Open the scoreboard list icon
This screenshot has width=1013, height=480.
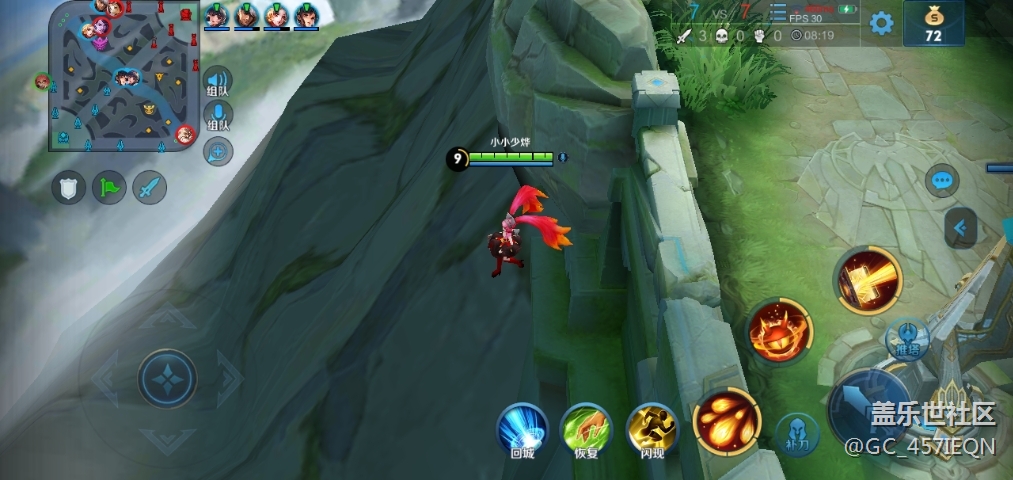click(777, 13)
